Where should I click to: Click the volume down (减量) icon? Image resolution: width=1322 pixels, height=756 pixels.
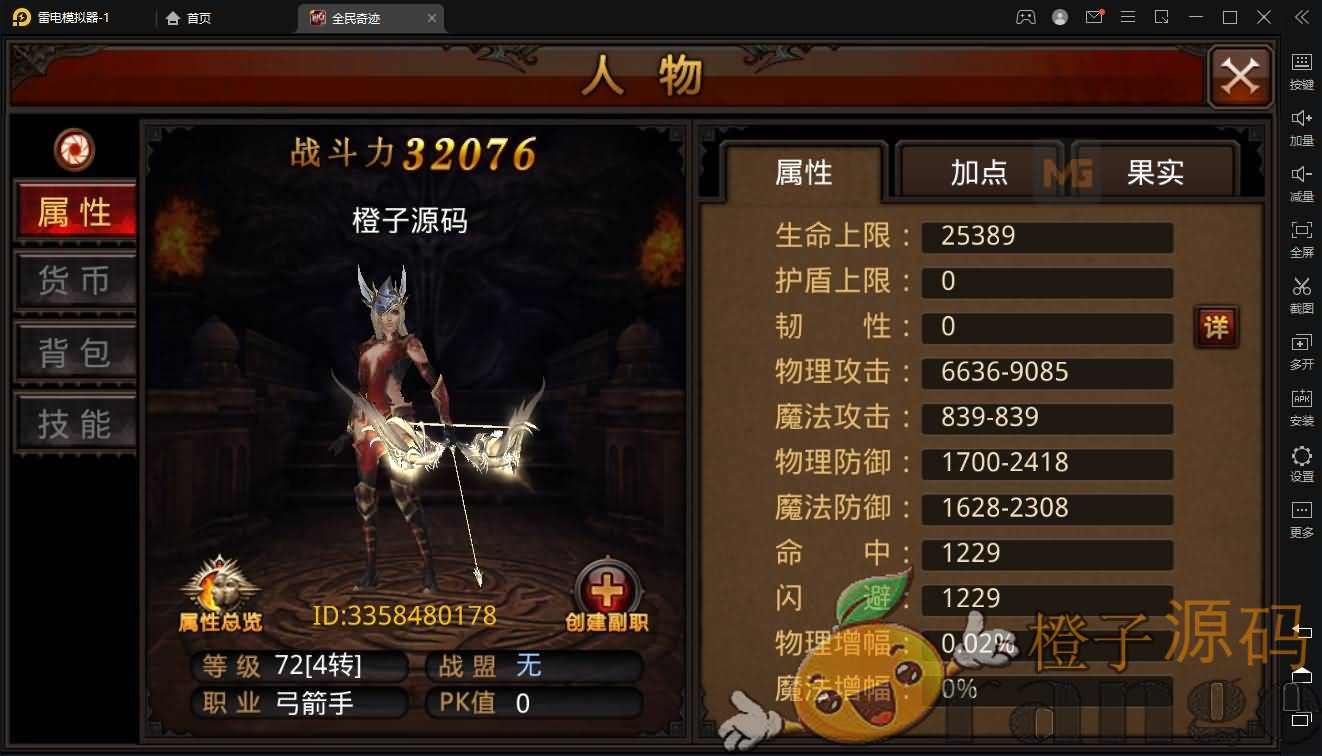(1302, 182)
